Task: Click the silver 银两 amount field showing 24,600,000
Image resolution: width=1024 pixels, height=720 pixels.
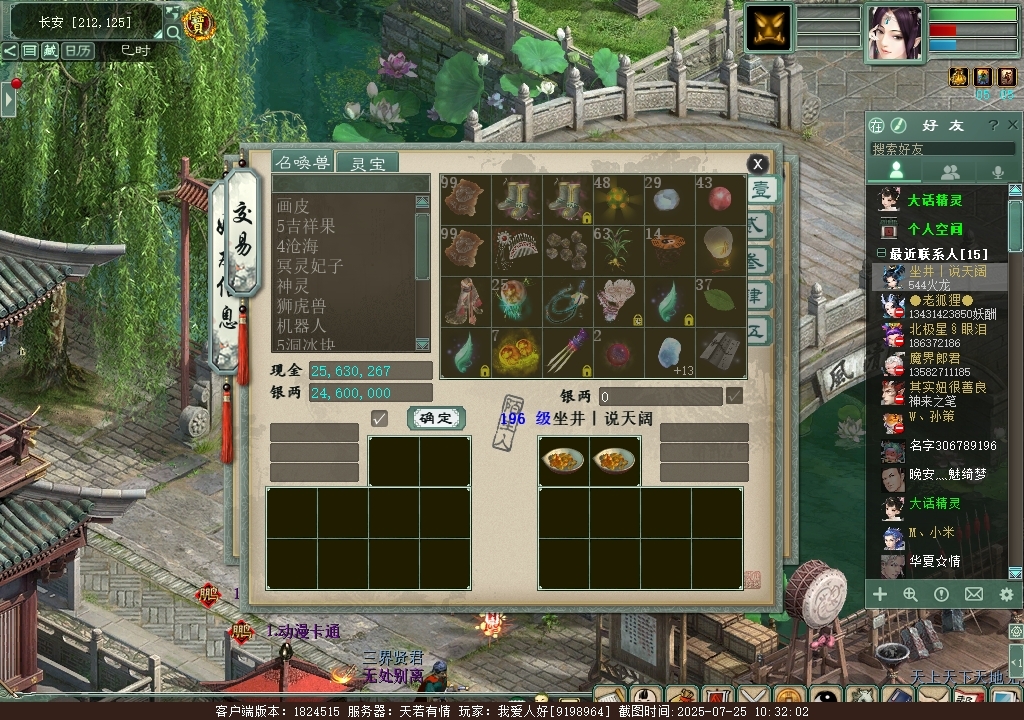Action: pos(370,394)
